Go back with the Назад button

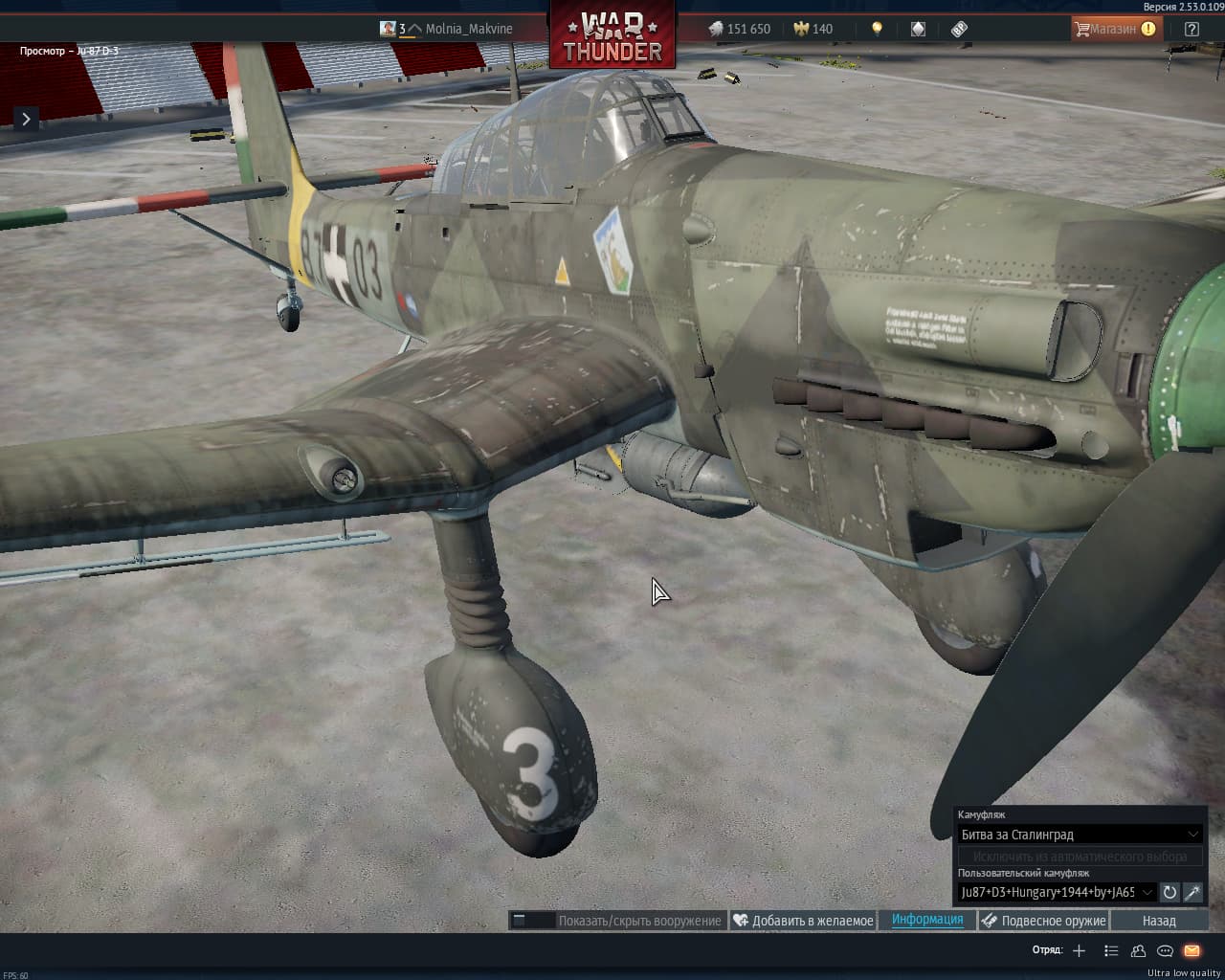(1159, 921)
